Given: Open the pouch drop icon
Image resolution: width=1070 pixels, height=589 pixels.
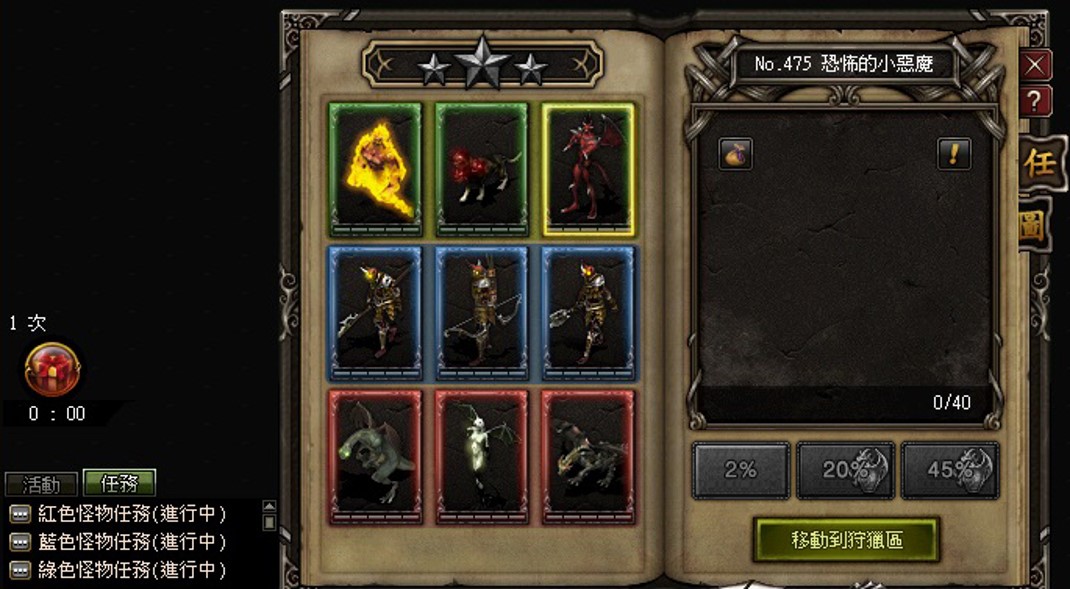Looking at the screenshot, I should pos(736,153).
